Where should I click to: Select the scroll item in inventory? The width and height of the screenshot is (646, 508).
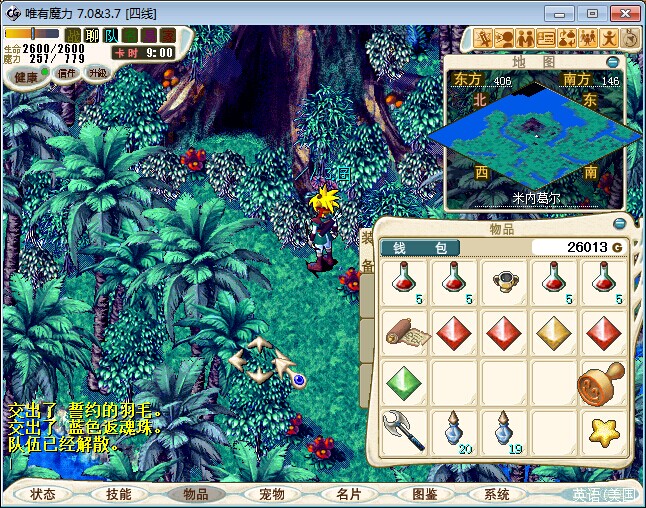pos(404,331)
